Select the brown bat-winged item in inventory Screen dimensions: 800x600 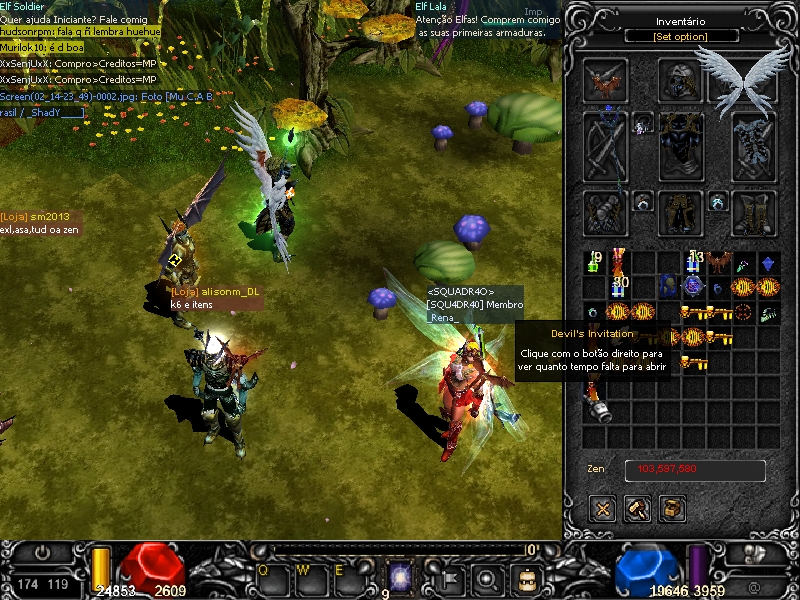click(x=718, y=263)
